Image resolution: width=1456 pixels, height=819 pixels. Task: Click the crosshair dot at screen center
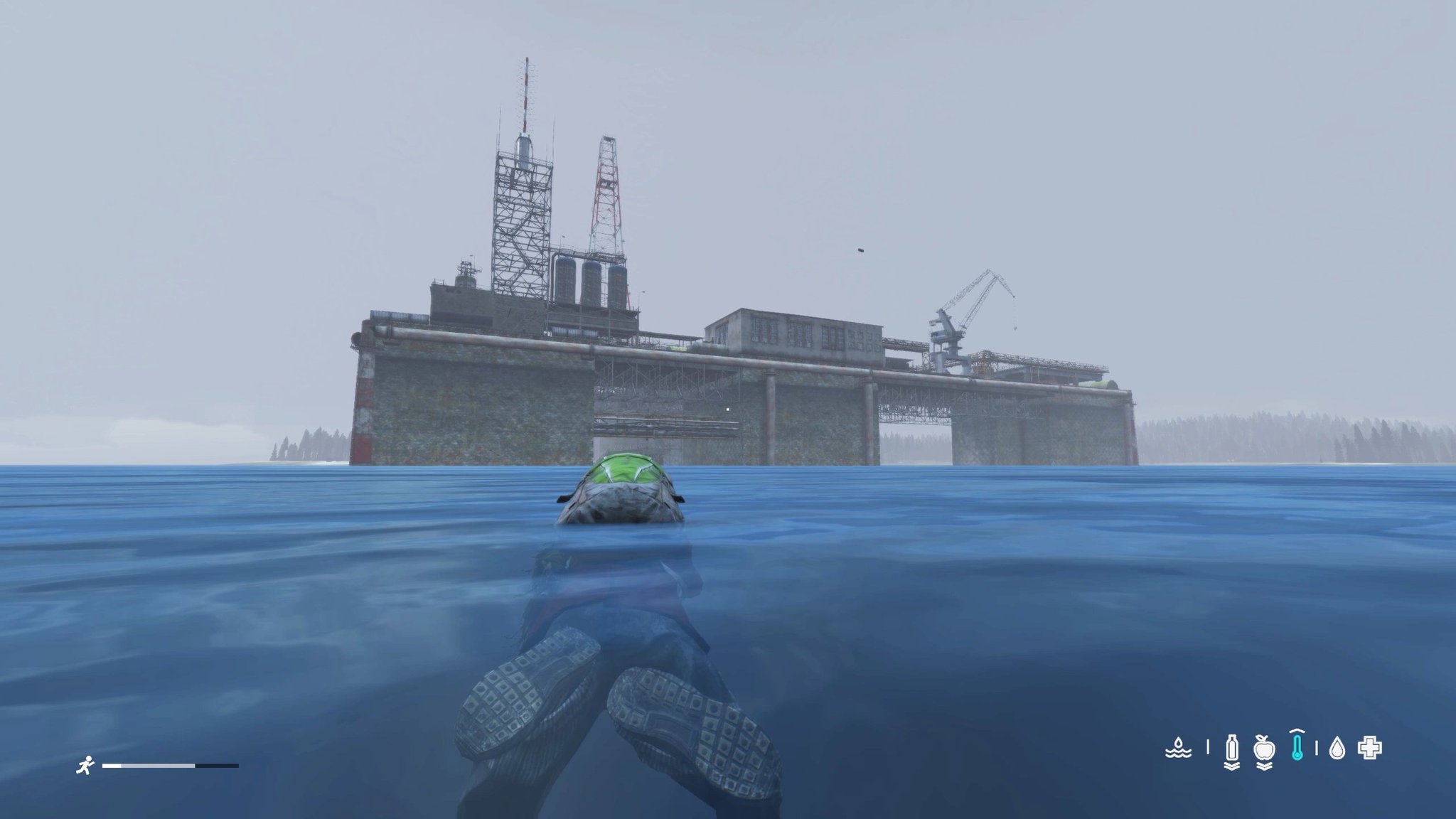728,409
